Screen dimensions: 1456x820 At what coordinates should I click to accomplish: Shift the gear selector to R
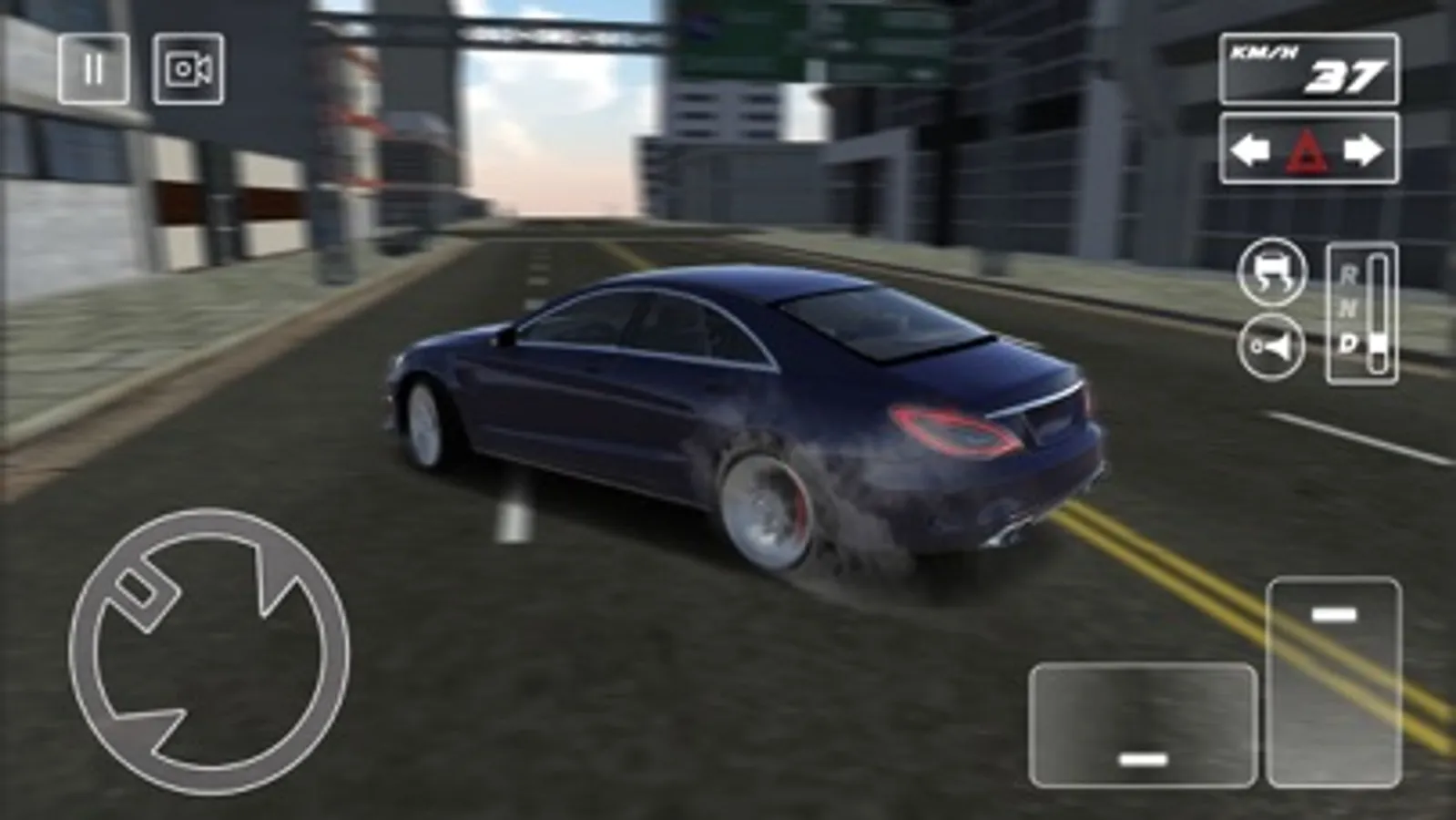coord(1350,273)
